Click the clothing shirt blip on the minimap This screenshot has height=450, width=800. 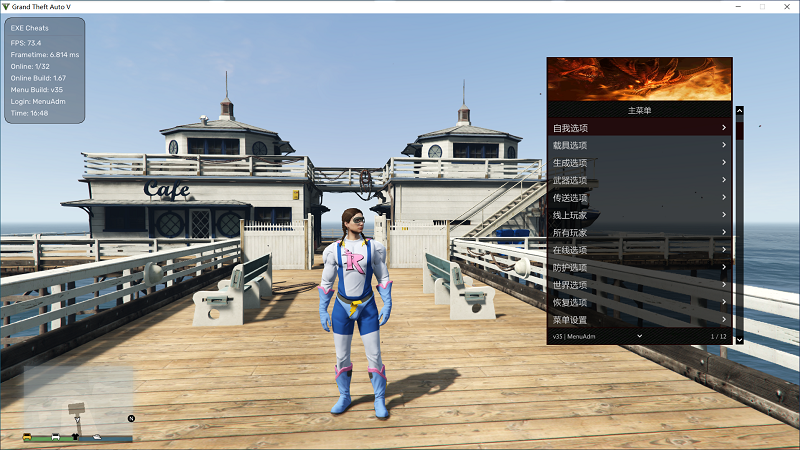(x=76, y=436)
